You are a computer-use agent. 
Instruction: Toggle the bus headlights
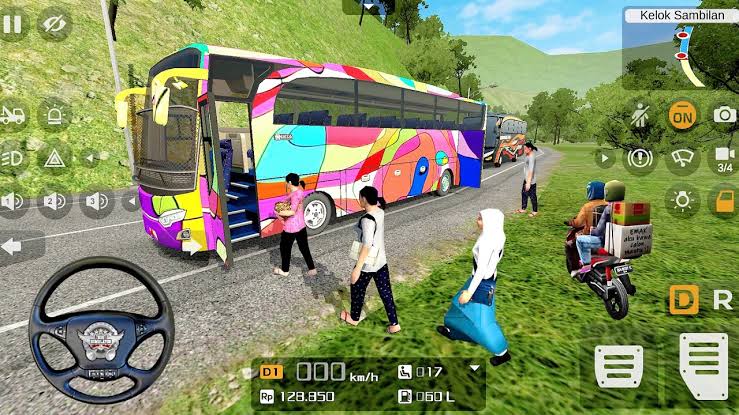[13, 158]
